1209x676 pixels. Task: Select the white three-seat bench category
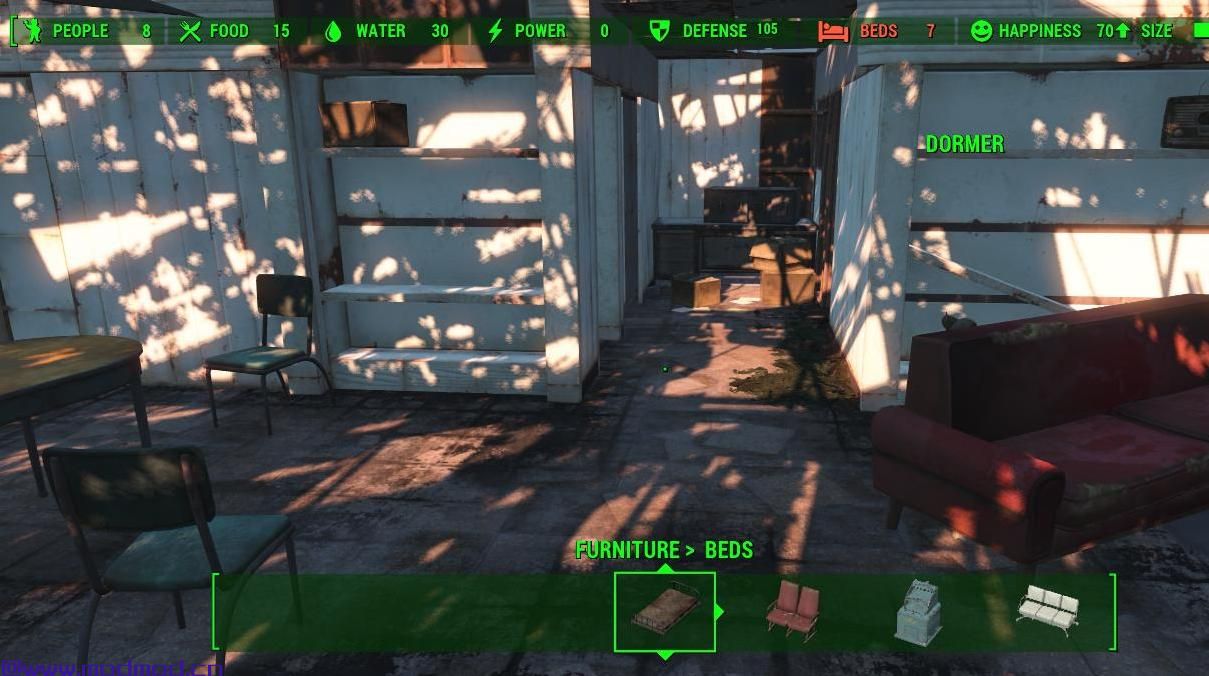(1048, 607)
